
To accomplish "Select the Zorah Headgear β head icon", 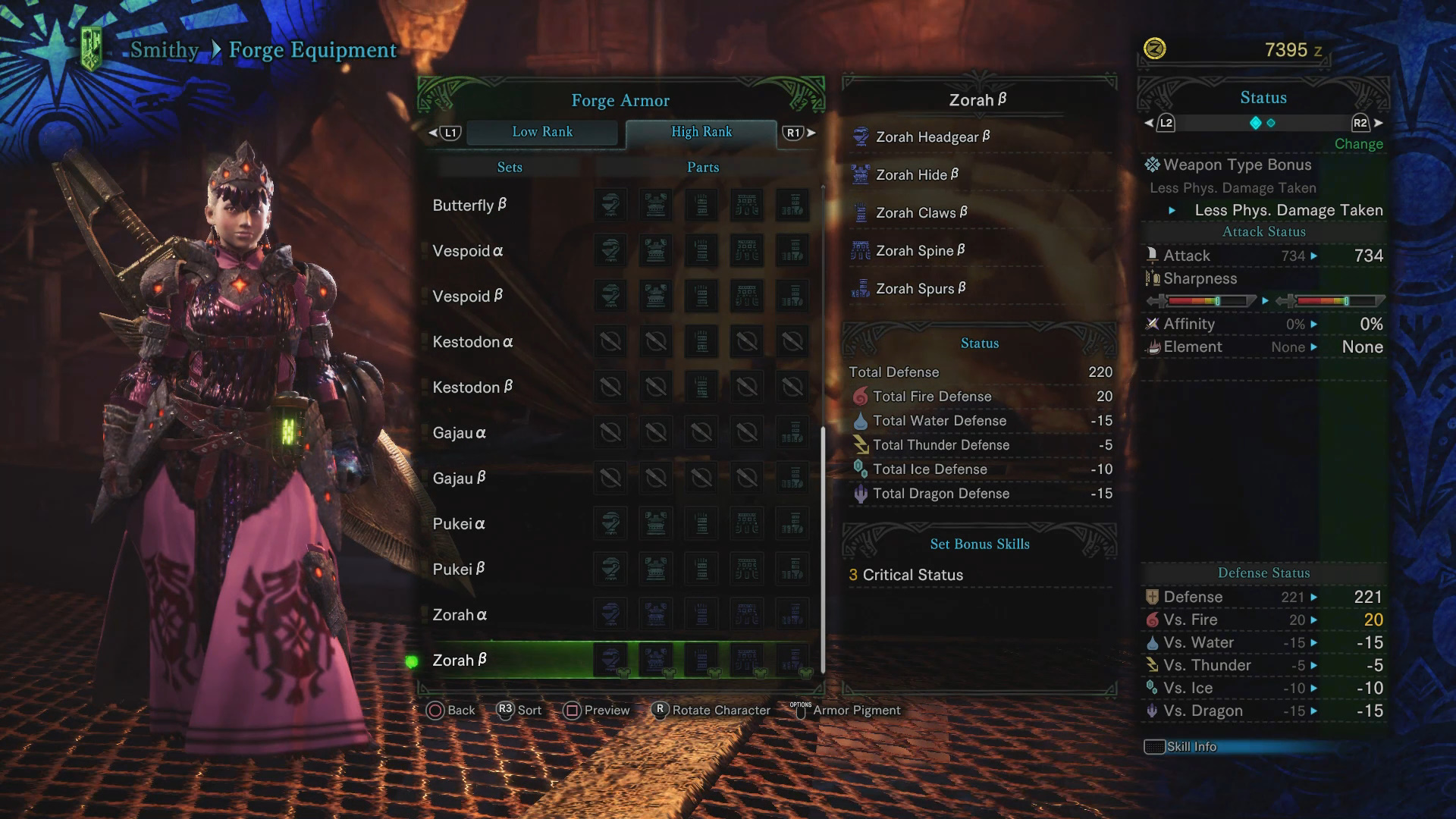I will pos(861,136).
